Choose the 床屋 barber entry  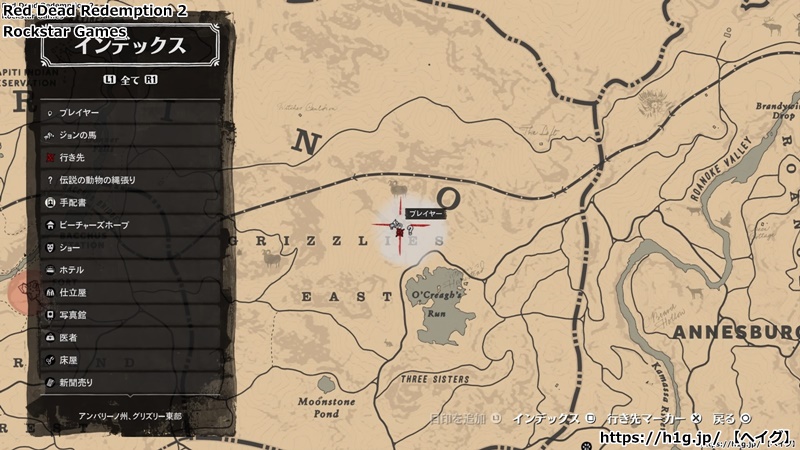130,359
